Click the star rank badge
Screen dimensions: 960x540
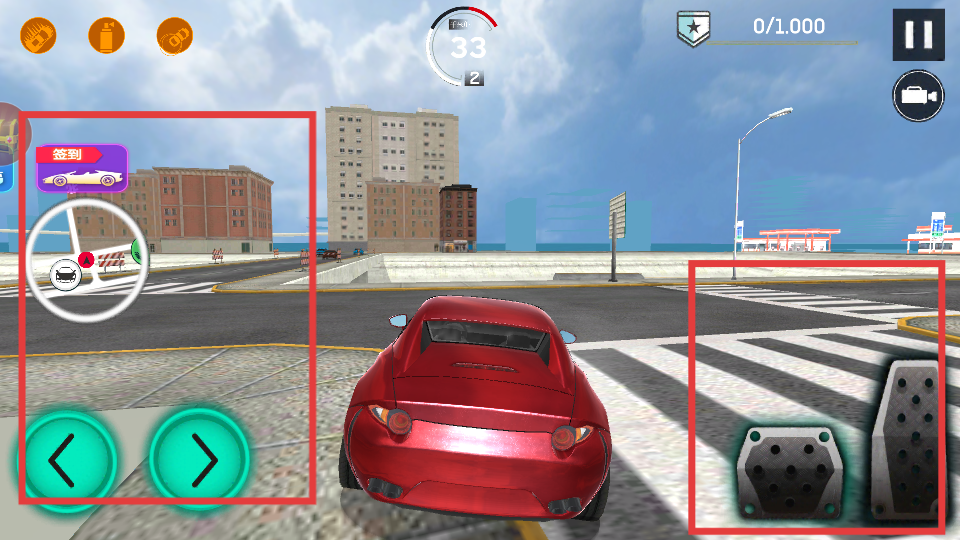691,28
